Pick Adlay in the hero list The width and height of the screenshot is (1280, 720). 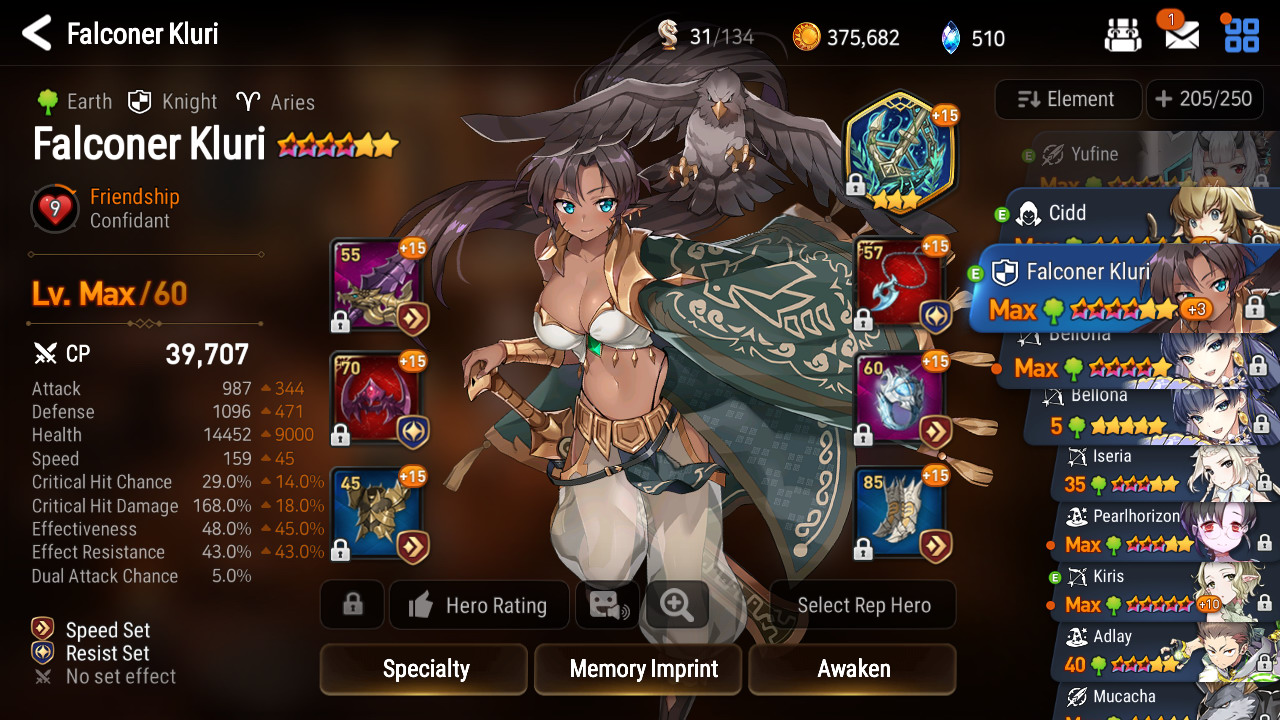tap(1150, 650)
